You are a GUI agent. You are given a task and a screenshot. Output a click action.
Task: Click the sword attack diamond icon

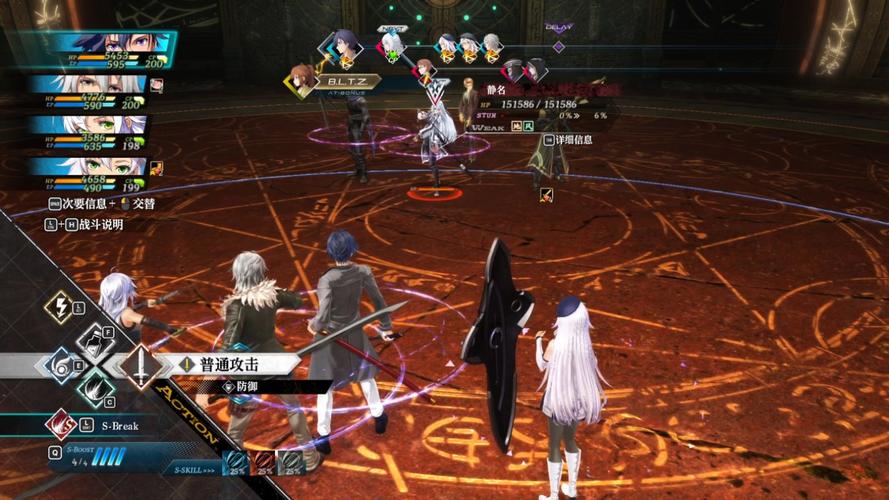point(140,366)
